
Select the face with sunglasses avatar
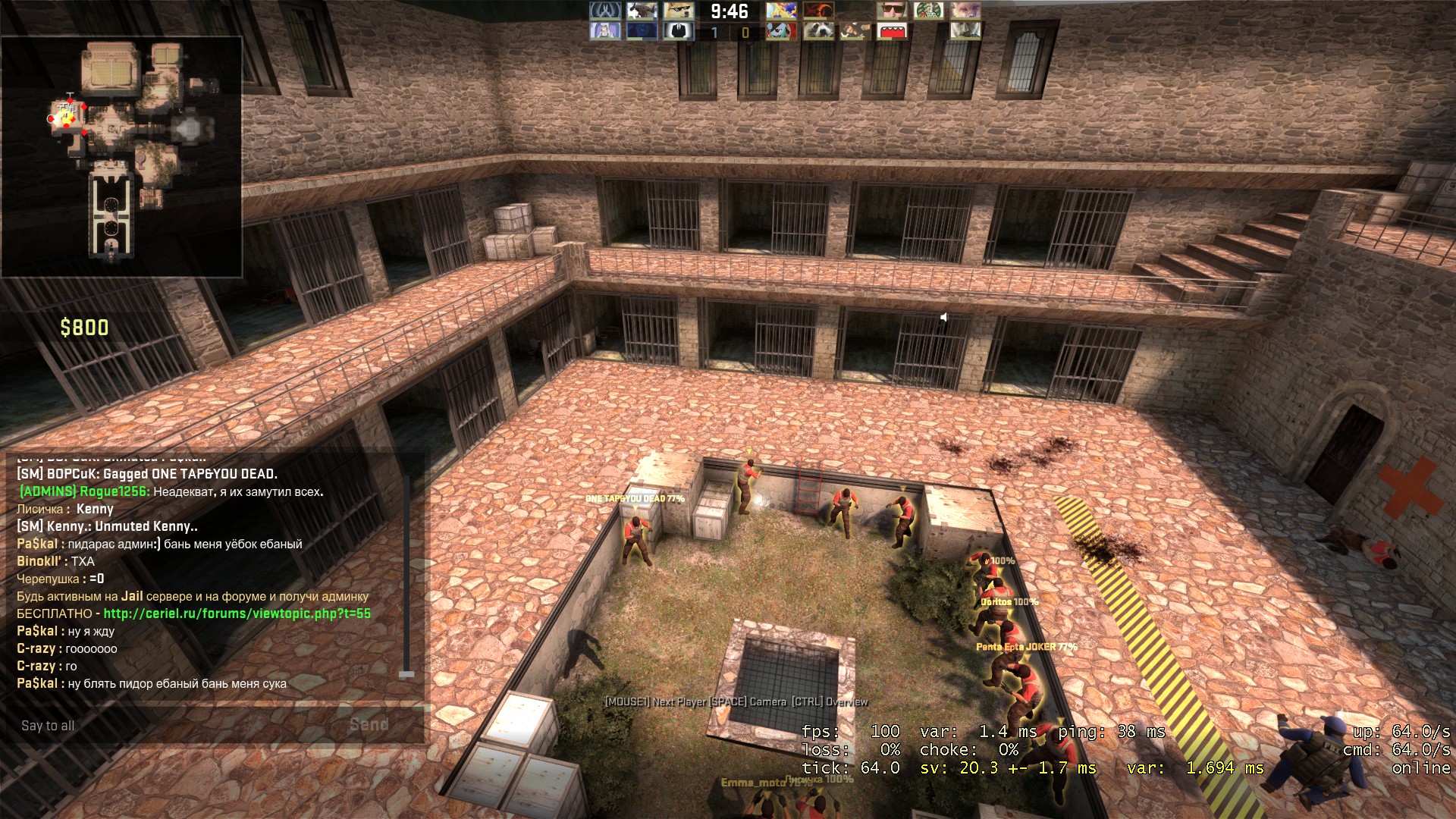pyautogui.click(x=892, y=11)
